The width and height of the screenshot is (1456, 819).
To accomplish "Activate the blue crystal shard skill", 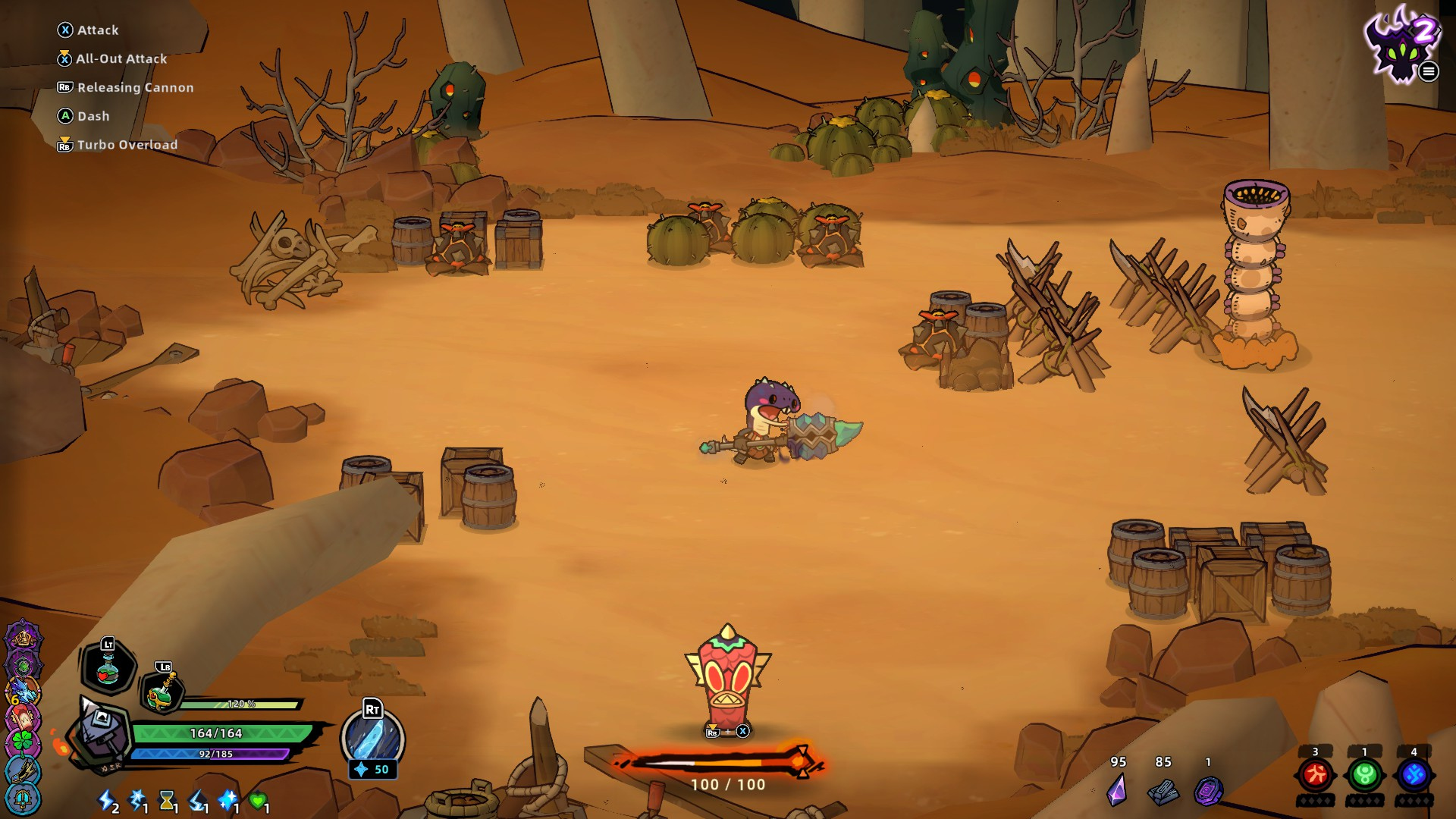I will (372, 739).
